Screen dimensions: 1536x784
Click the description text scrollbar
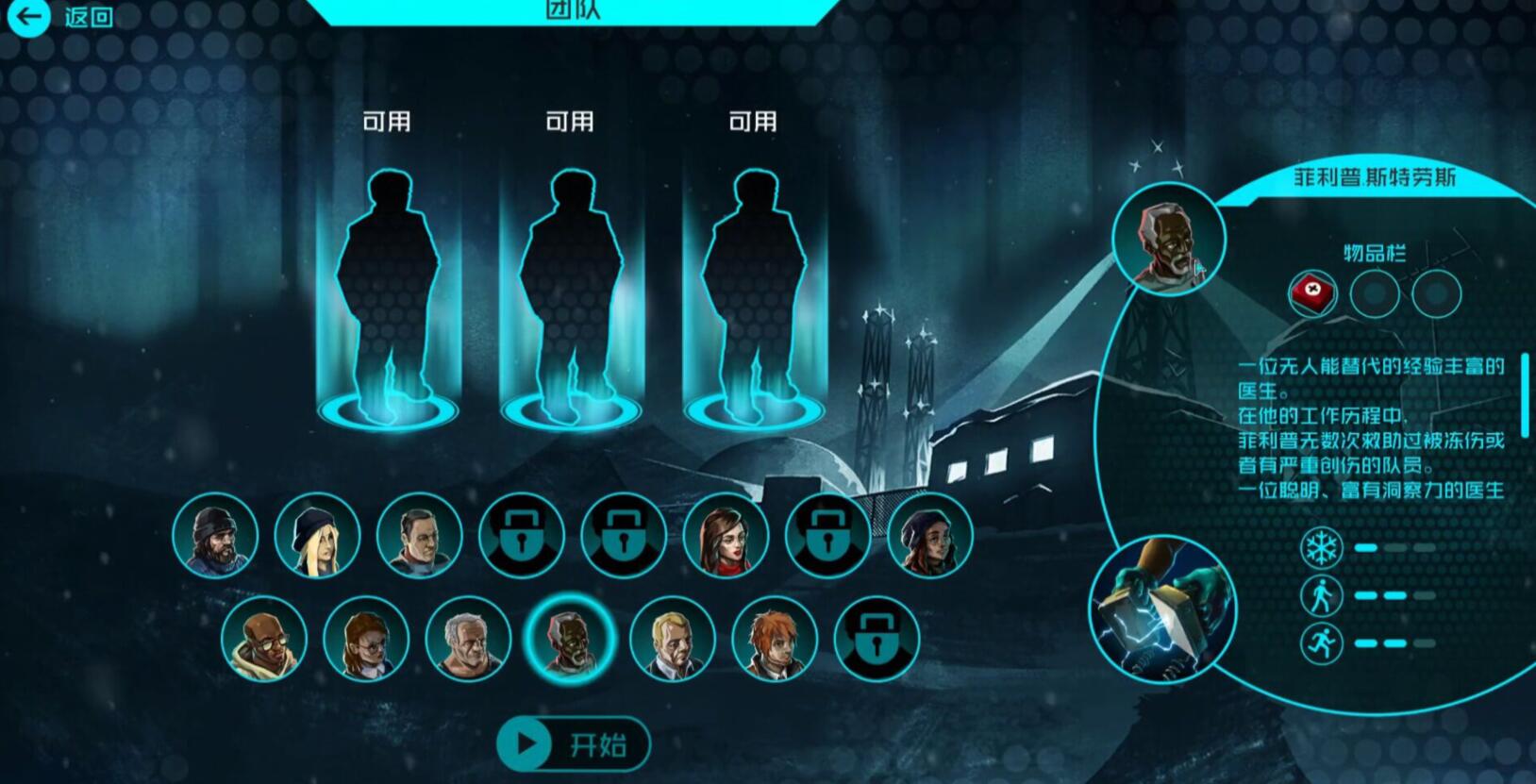(x=1524, y=394)
